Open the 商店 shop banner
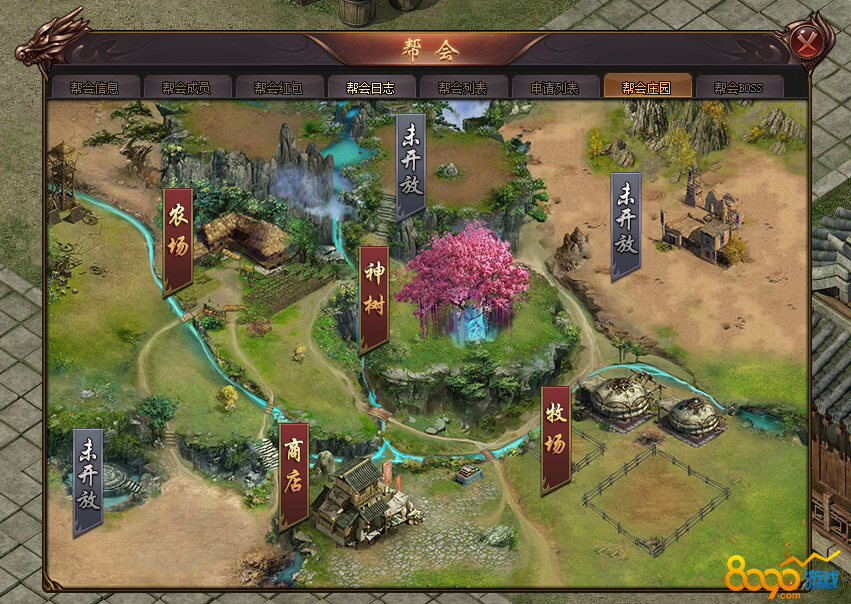 click(293, 473)
